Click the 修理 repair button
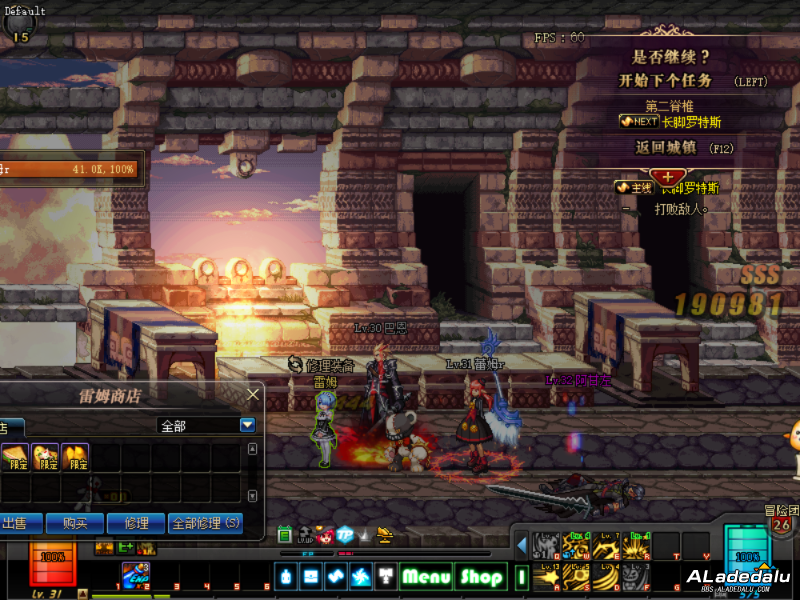 tap(135, 522)
